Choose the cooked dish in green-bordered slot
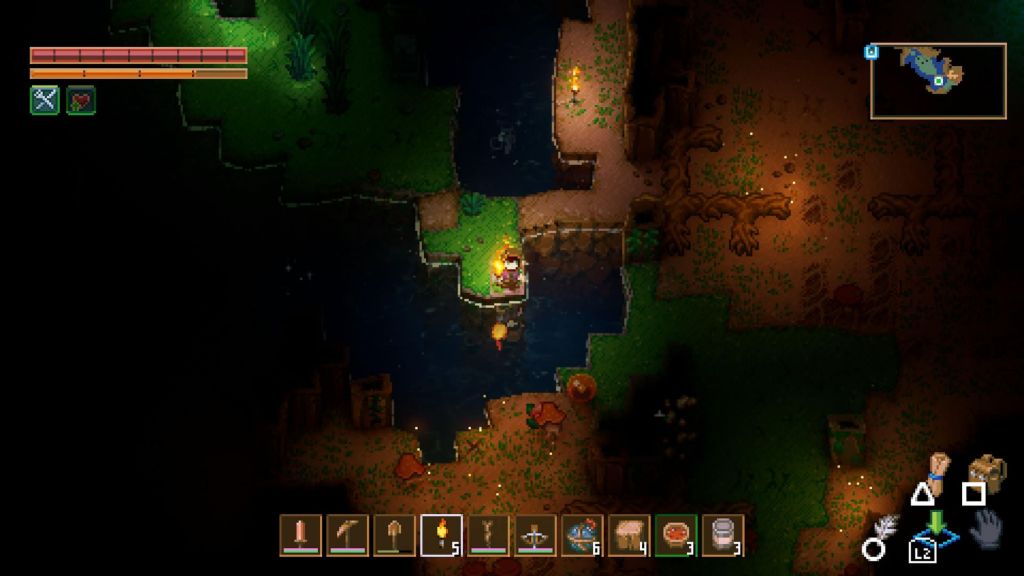Screen dimensions: 1024x576 pyautogui.click(x=676, y=535)
